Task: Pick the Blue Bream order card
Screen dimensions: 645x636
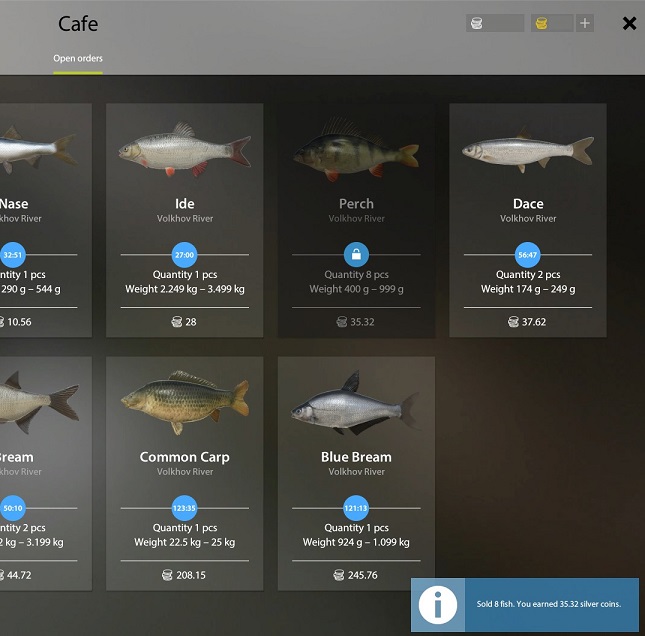Action: [x=356, y=473]
